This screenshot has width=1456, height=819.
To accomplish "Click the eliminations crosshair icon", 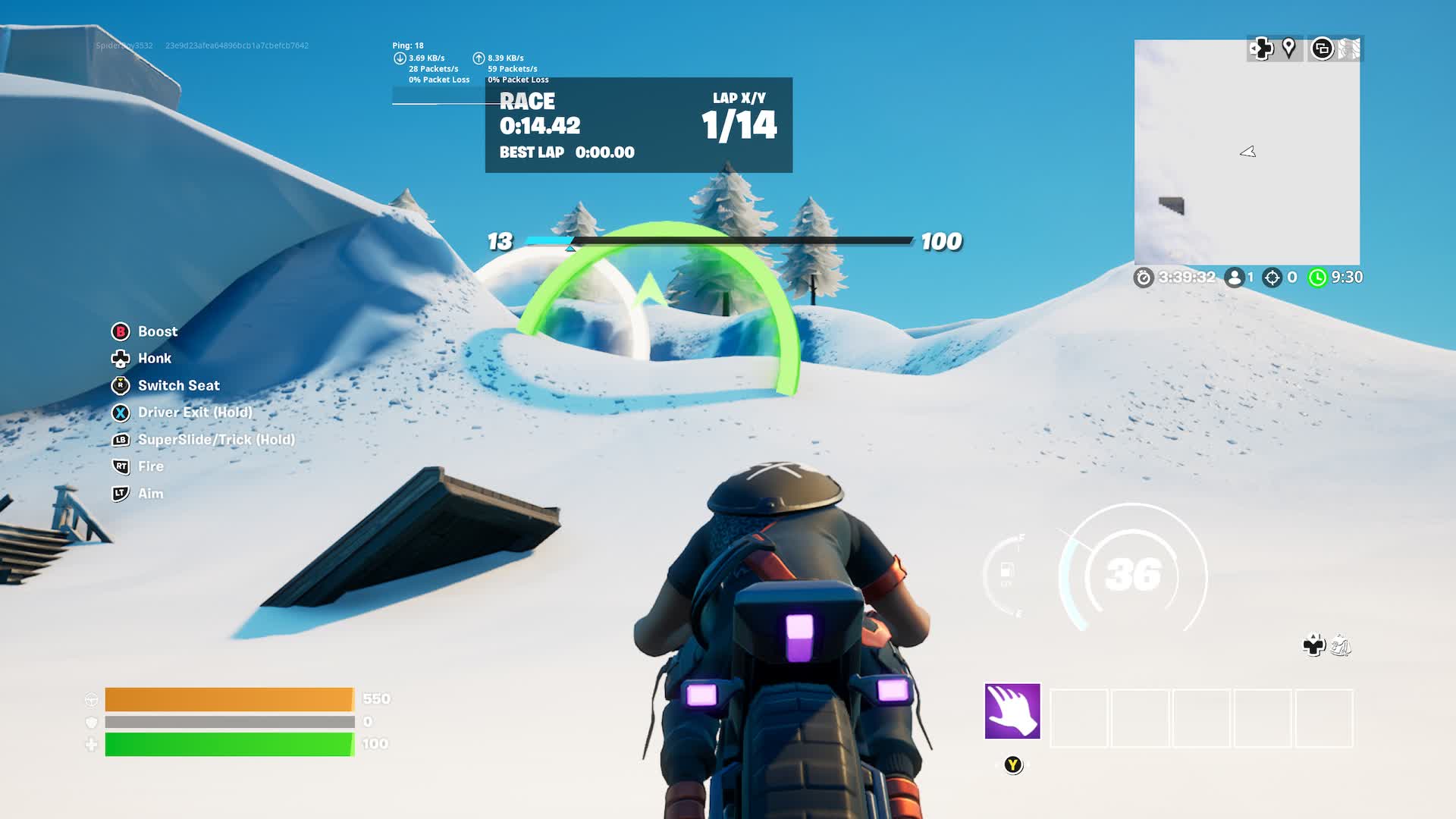I will (x=1271, y=278).
